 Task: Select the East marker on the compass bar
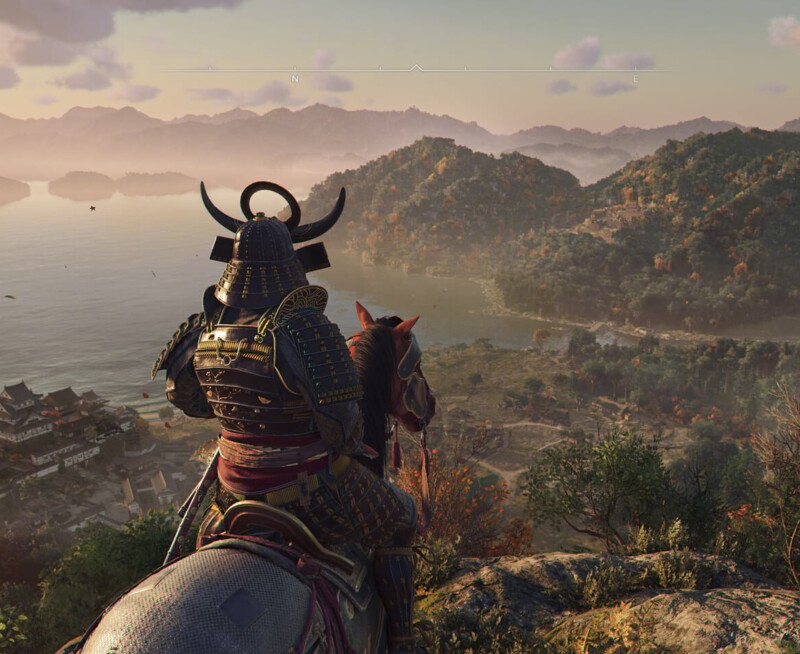point(635,77)
